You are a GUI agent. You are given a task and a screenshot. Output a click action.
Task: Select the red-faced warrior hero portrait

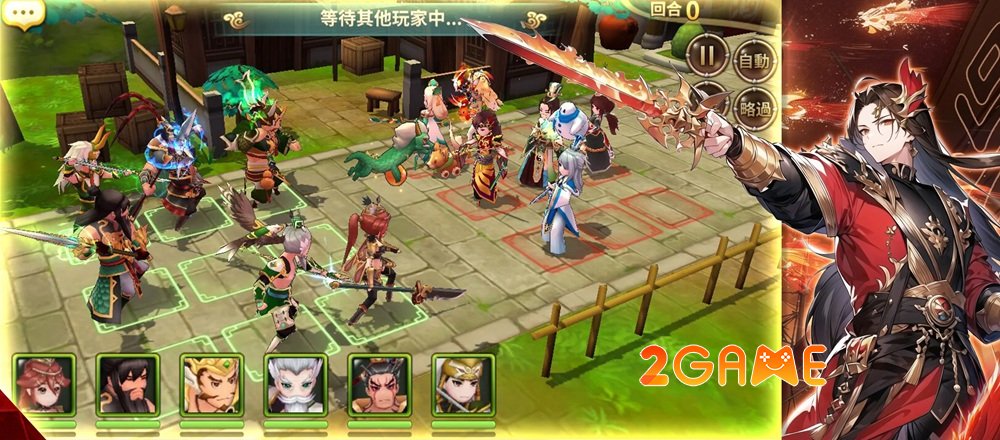(379, 385)
